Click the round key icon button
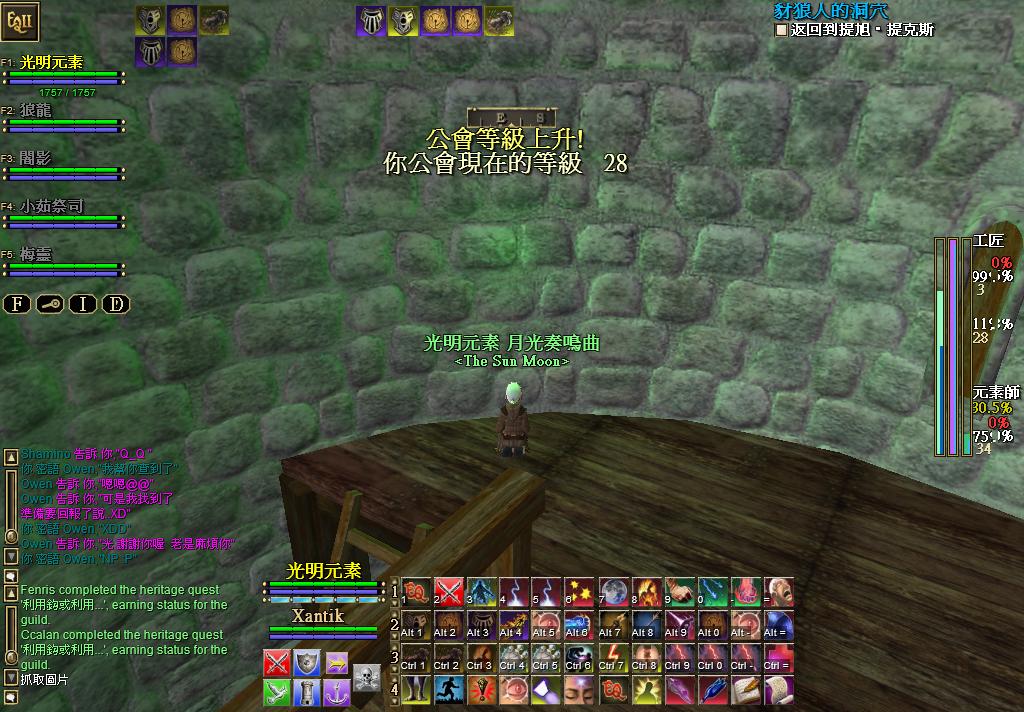 [50, 304]
